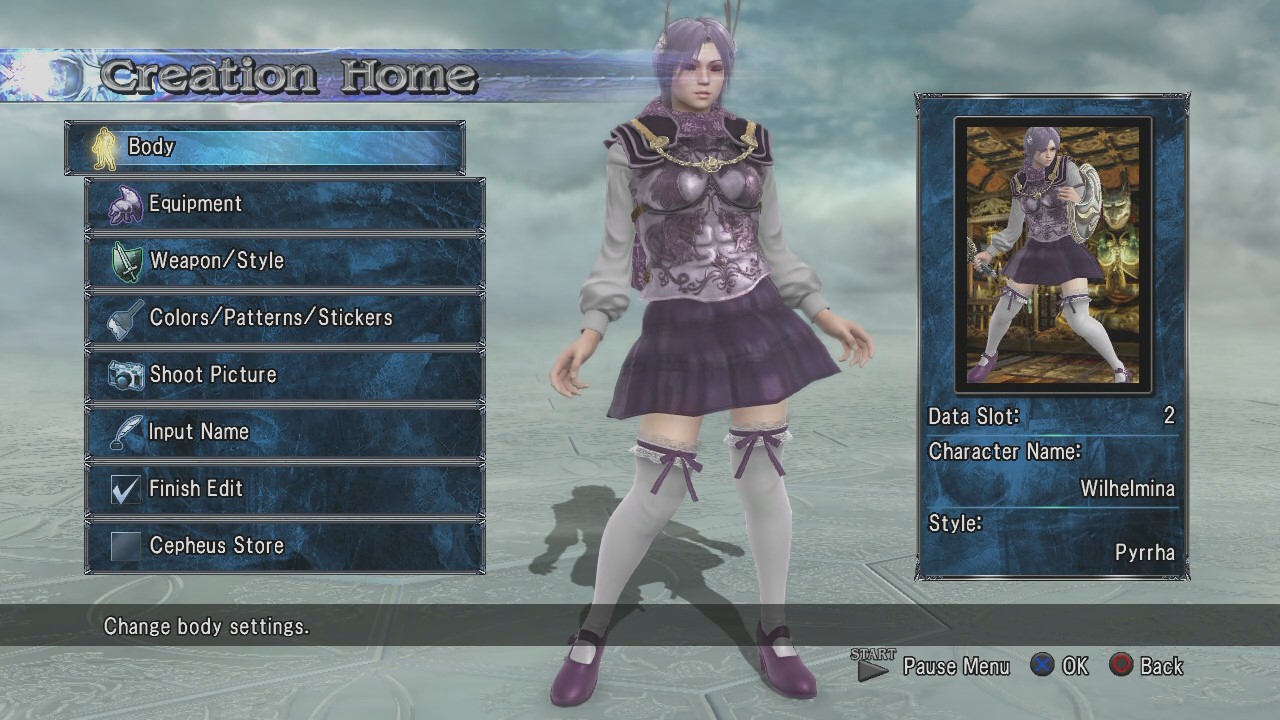
Task: Select the Equipment menu entry
Action: click(285, 204)
